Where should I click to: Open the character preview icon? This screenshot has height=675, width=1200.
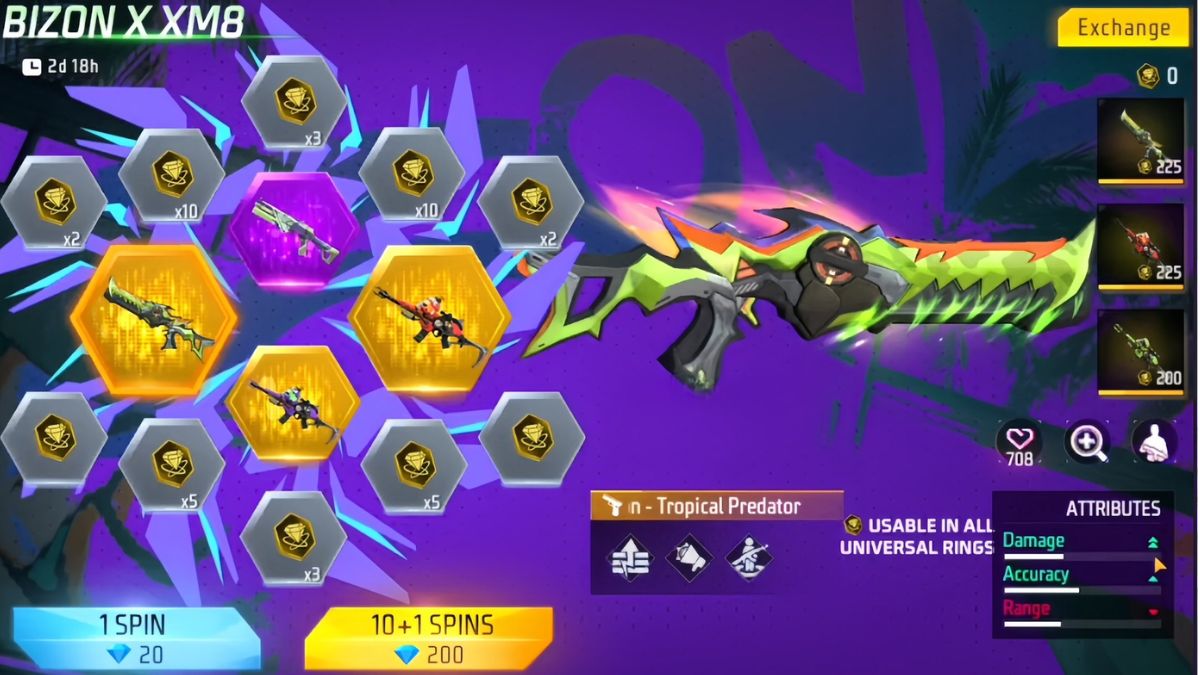click(x=1153, y=440)
